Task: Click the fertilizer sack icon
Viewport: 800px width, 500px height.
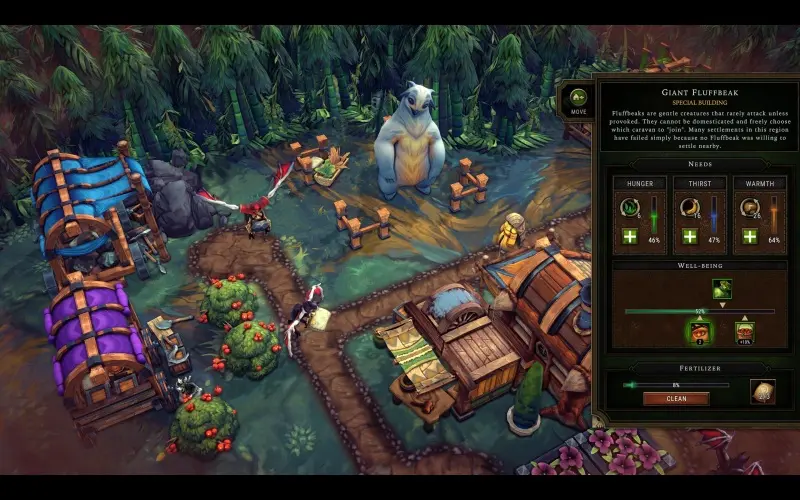Action: (763, 392)
